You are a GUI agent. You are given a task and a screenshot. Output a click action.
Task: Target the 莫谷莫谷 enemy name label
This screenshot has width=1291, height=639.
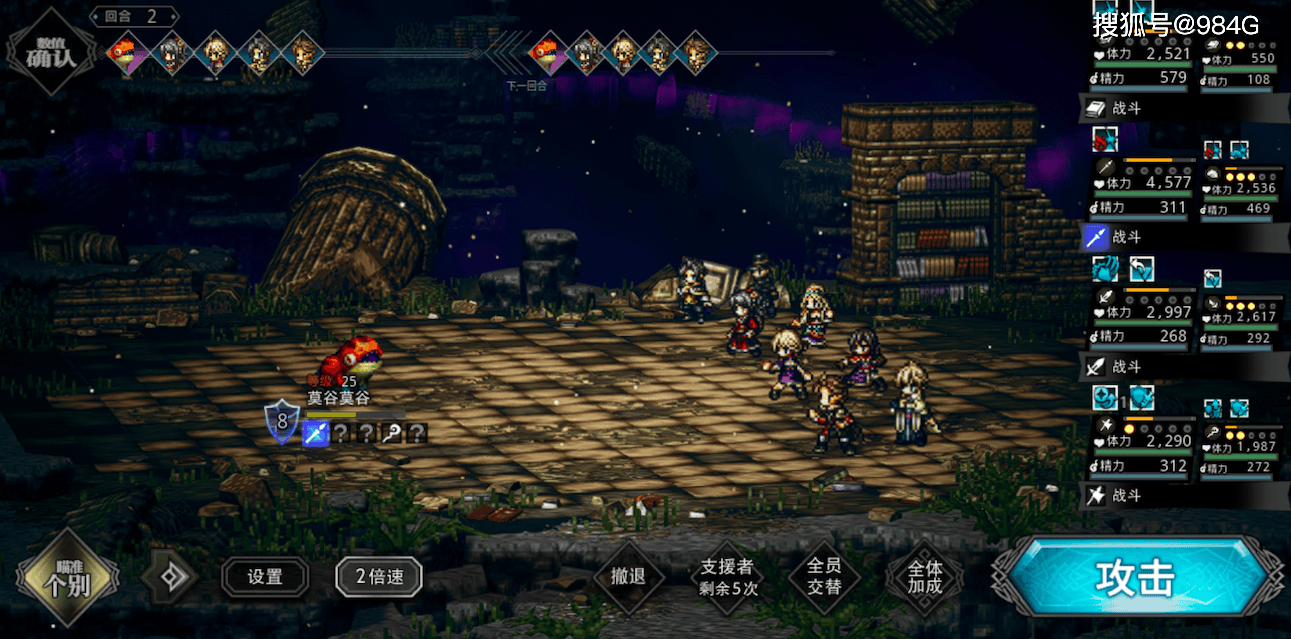point(338,398)
